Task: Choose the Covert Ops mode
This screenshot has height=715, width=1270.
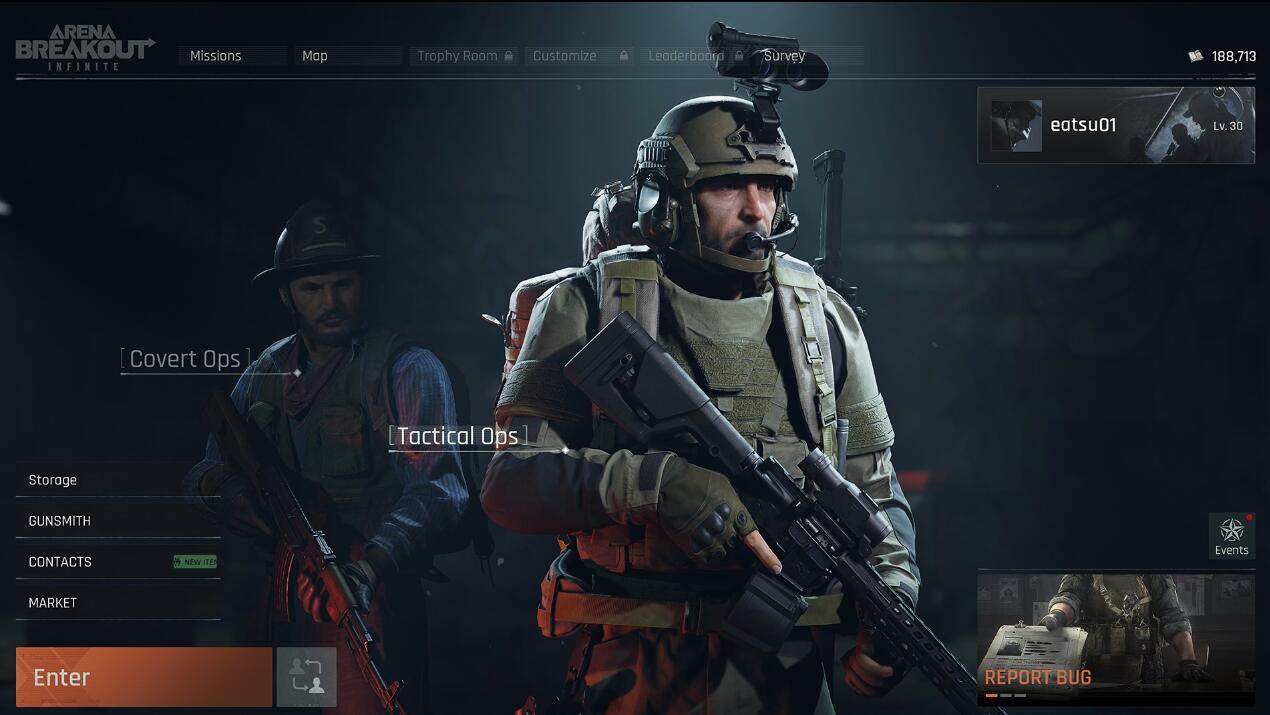Action: point(186,359)
